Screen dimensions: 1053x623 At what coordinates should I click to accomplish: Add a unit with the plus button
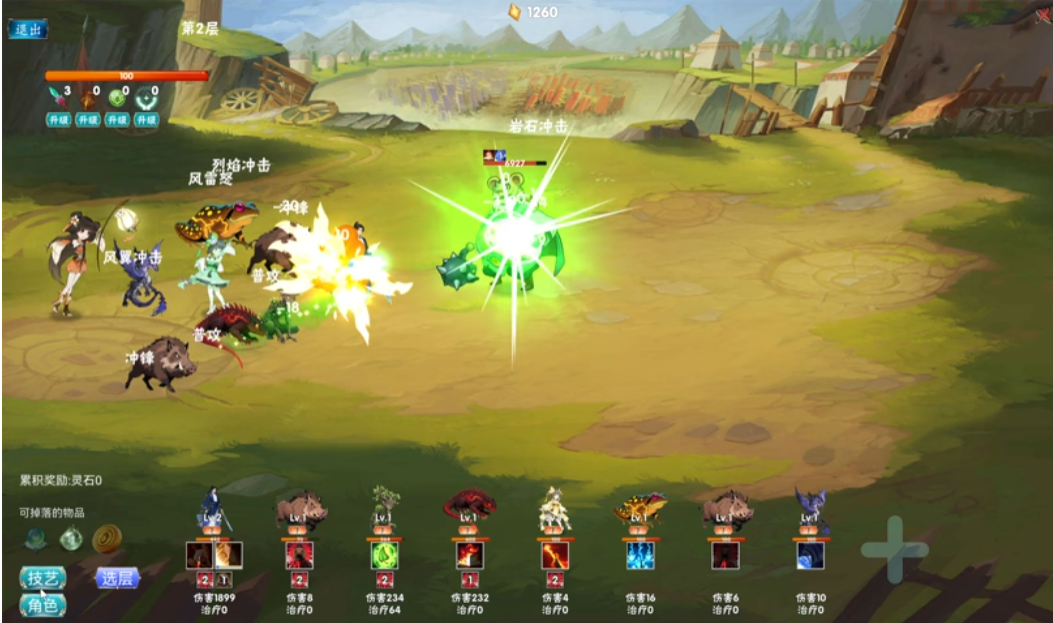point(893,549)
